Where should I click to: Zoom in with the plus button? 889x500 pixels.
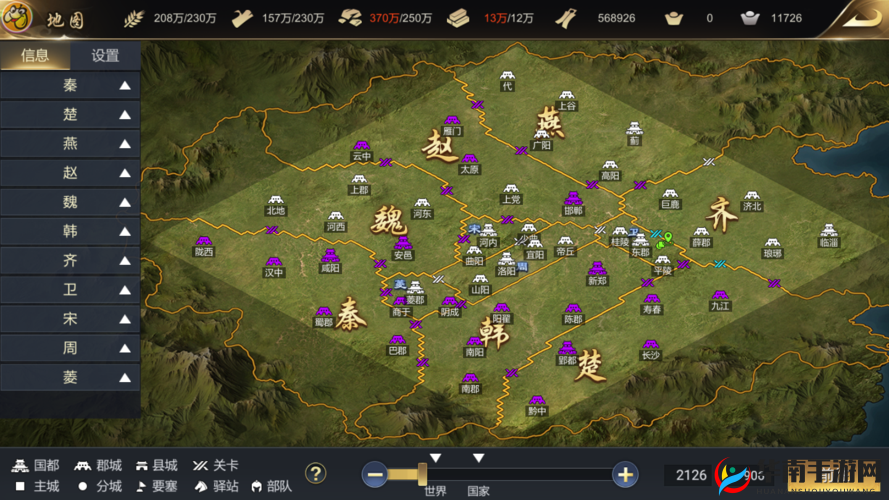tap(626, 475)
